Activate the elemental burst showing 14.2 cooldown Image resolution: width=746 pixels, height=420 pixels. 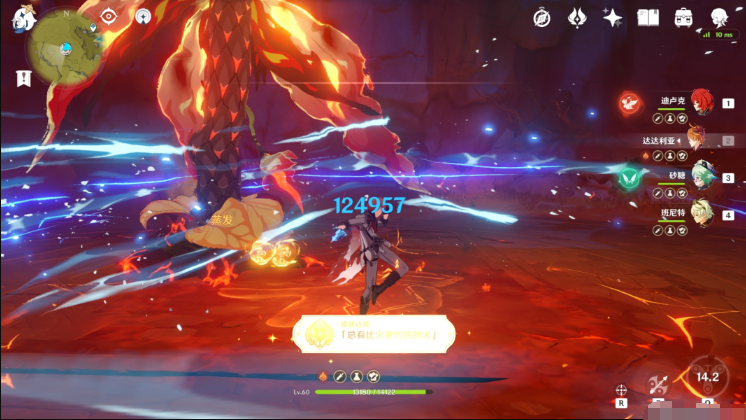tap(708, 377)
